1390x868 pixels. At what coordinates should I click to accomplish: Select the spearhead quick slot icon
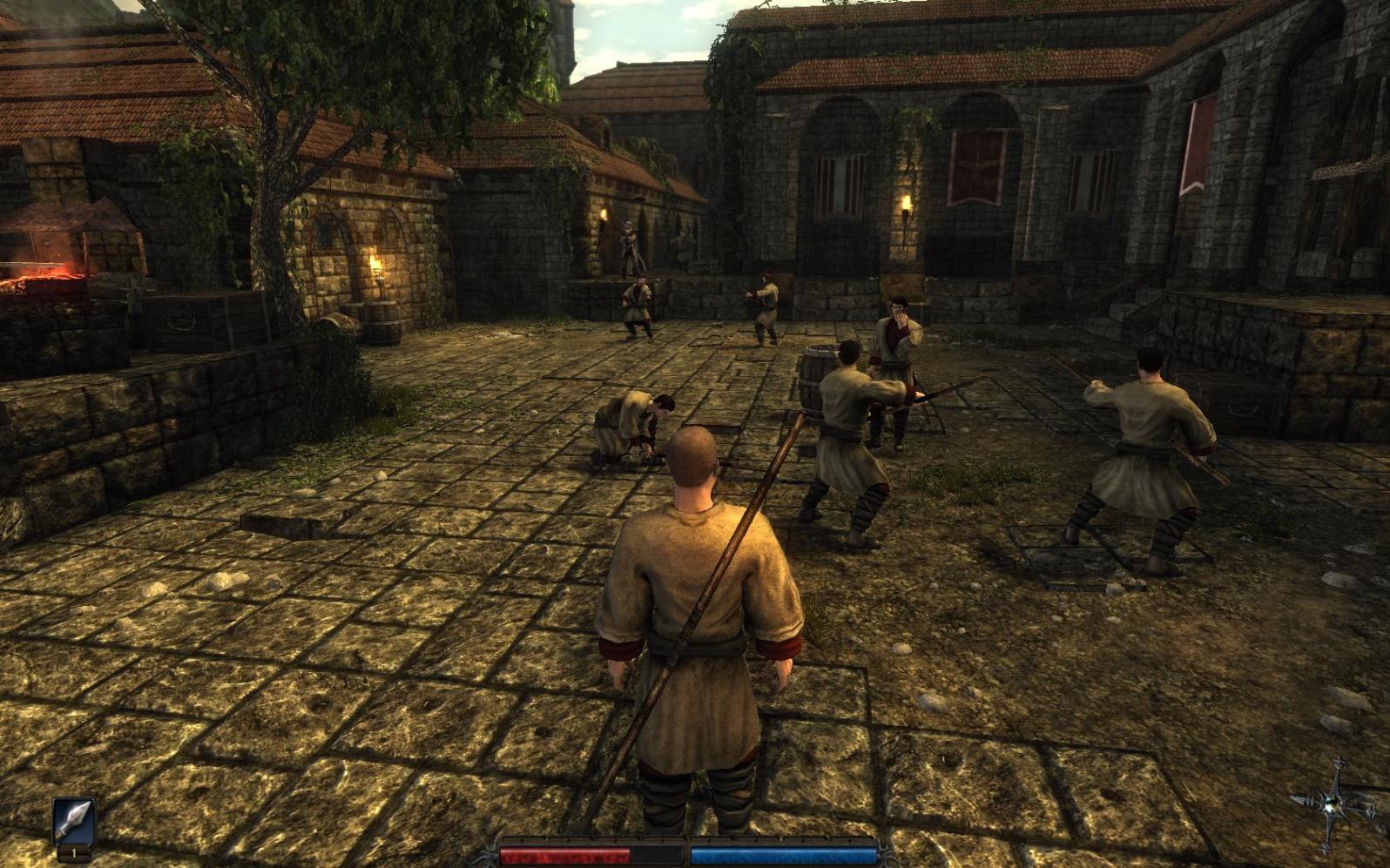(x=73, y=821)
